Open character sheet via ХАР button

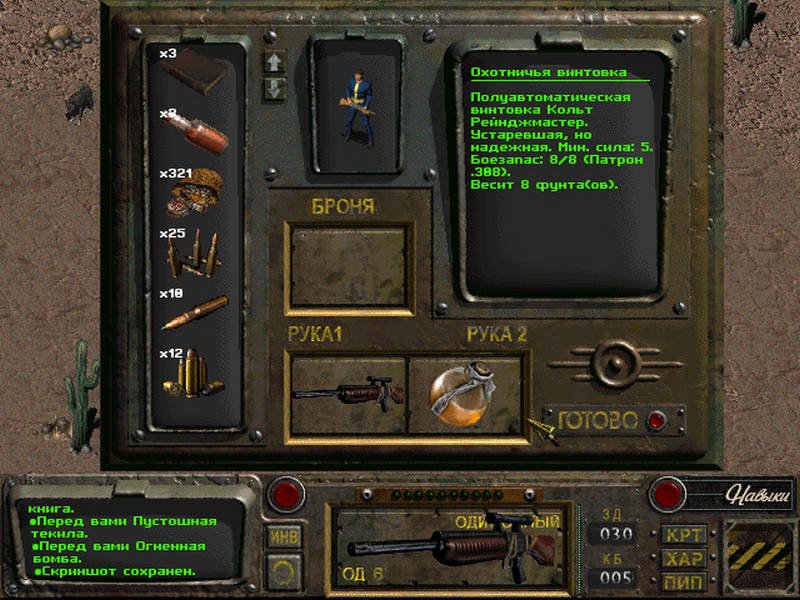click(684, 558)
